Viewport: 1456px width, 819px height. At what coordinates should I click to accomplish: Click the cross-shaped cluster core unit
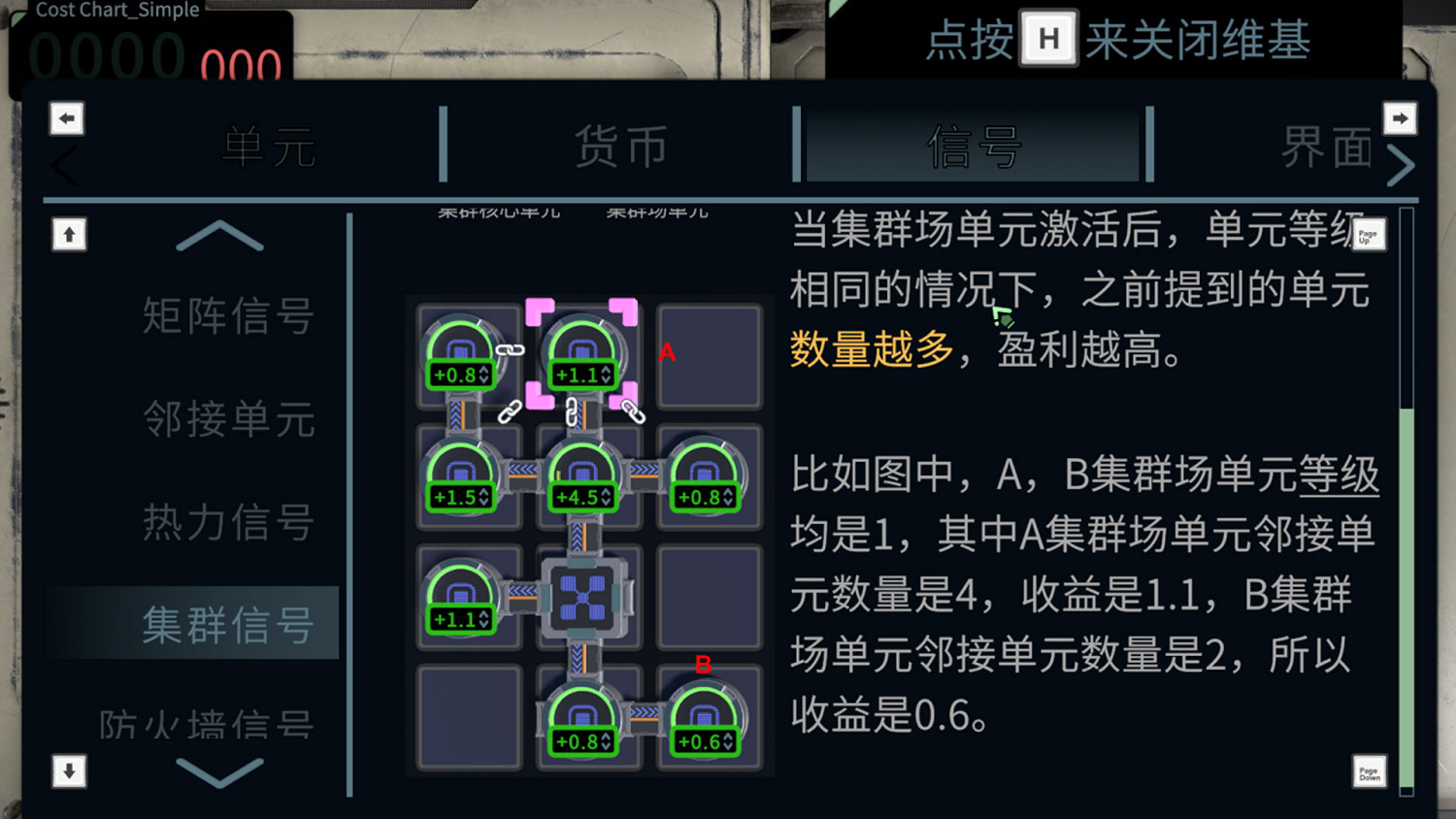click(583, 596)
